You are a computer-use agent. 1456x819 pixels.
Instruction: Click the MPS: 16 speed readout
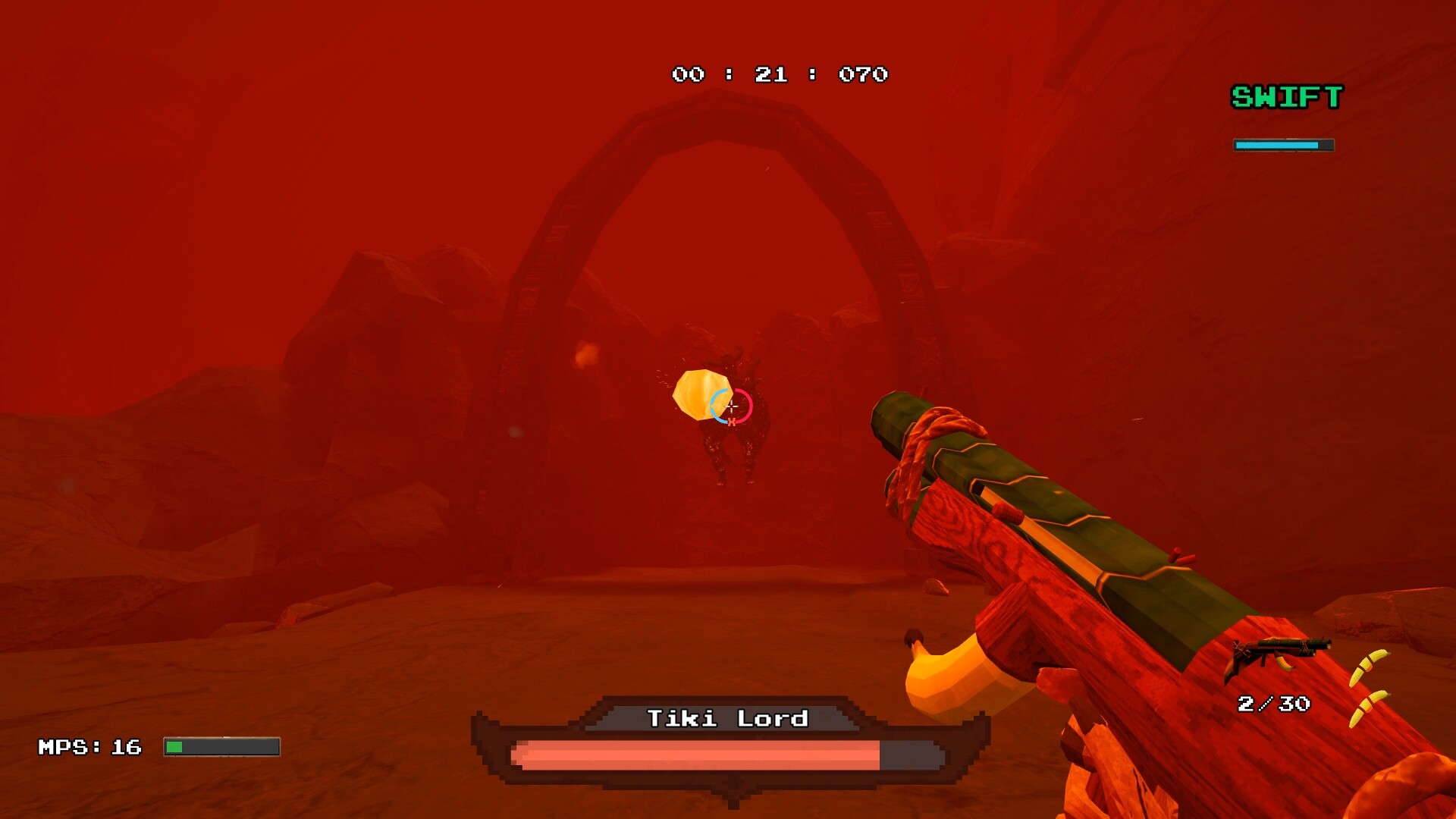click(x=89, y=745)
